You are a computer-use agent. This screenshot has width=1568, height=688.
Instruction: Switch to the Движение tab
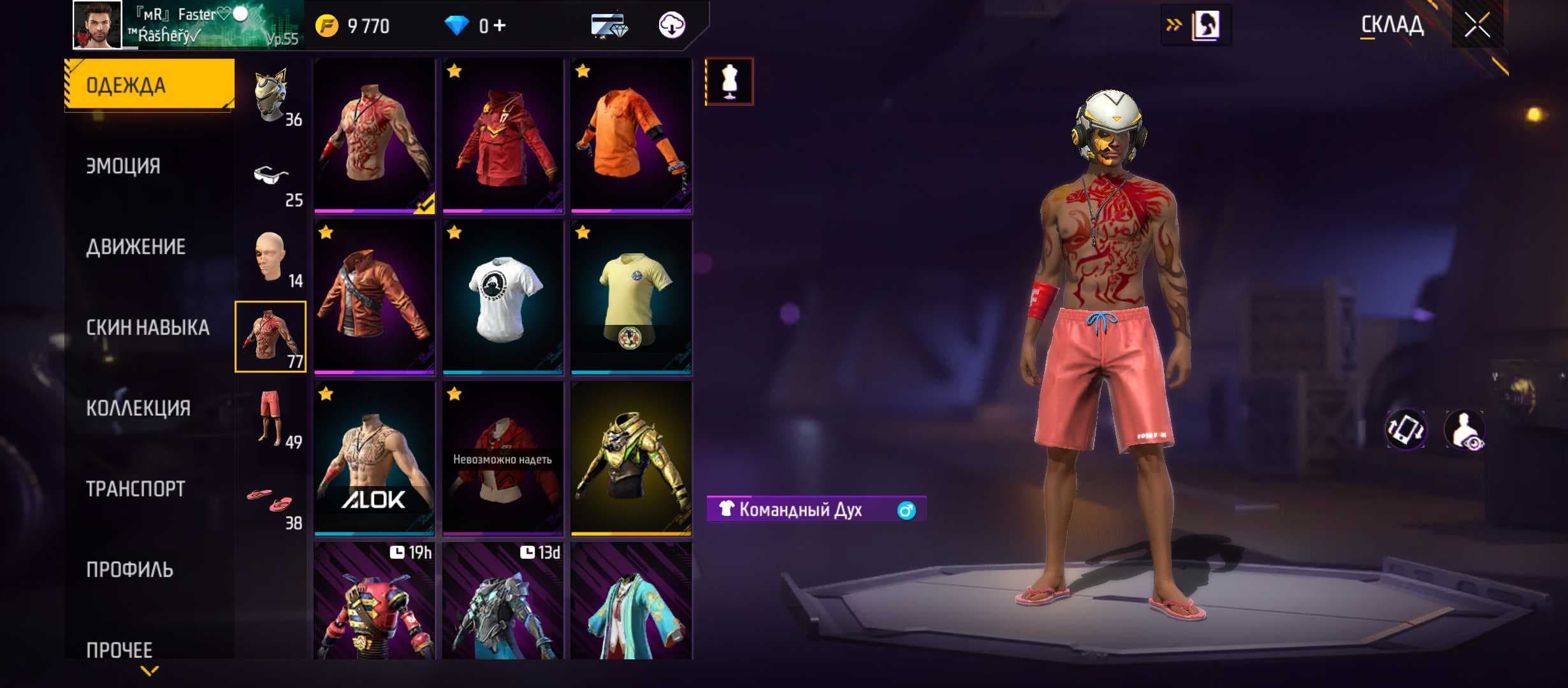136,247
